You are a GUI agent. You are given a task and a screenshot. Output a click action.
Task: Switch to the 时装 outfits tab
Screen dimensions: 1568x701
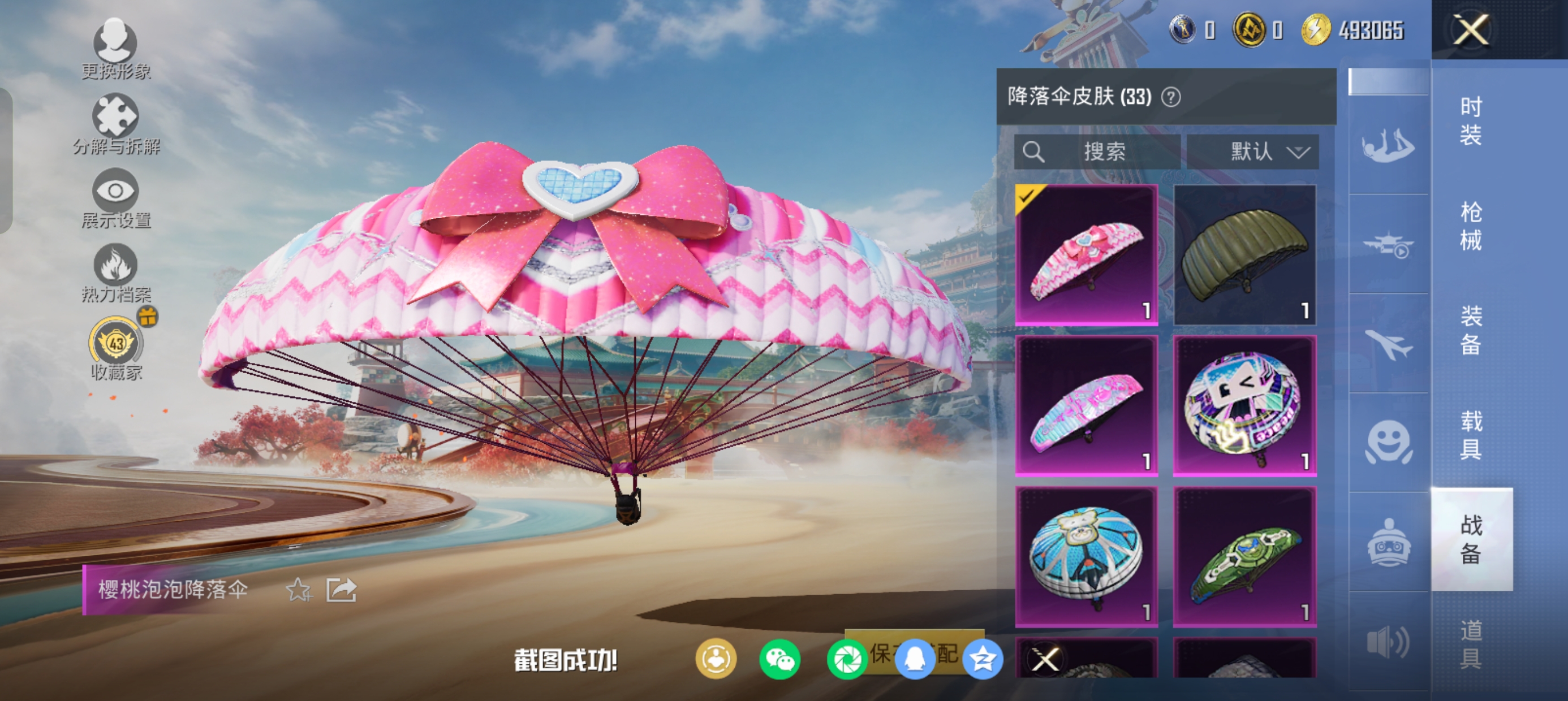pos(1471,121)
